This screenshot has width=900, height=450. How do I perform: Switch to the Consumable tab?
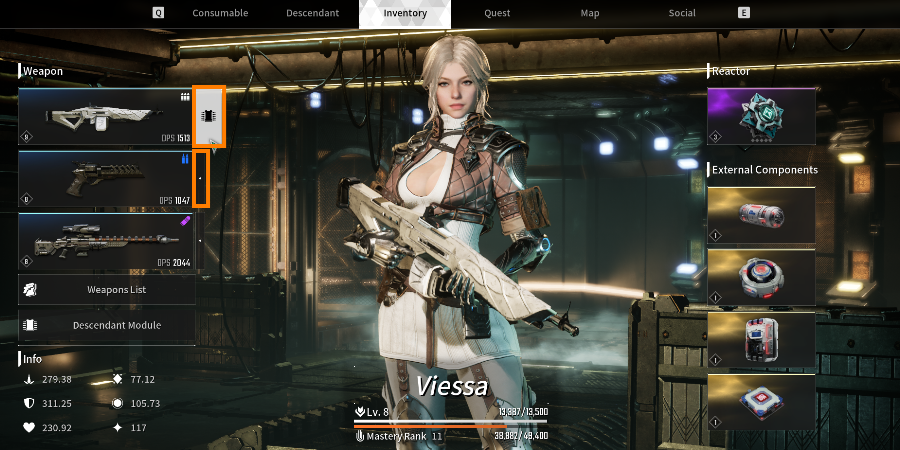coord(220,14)
